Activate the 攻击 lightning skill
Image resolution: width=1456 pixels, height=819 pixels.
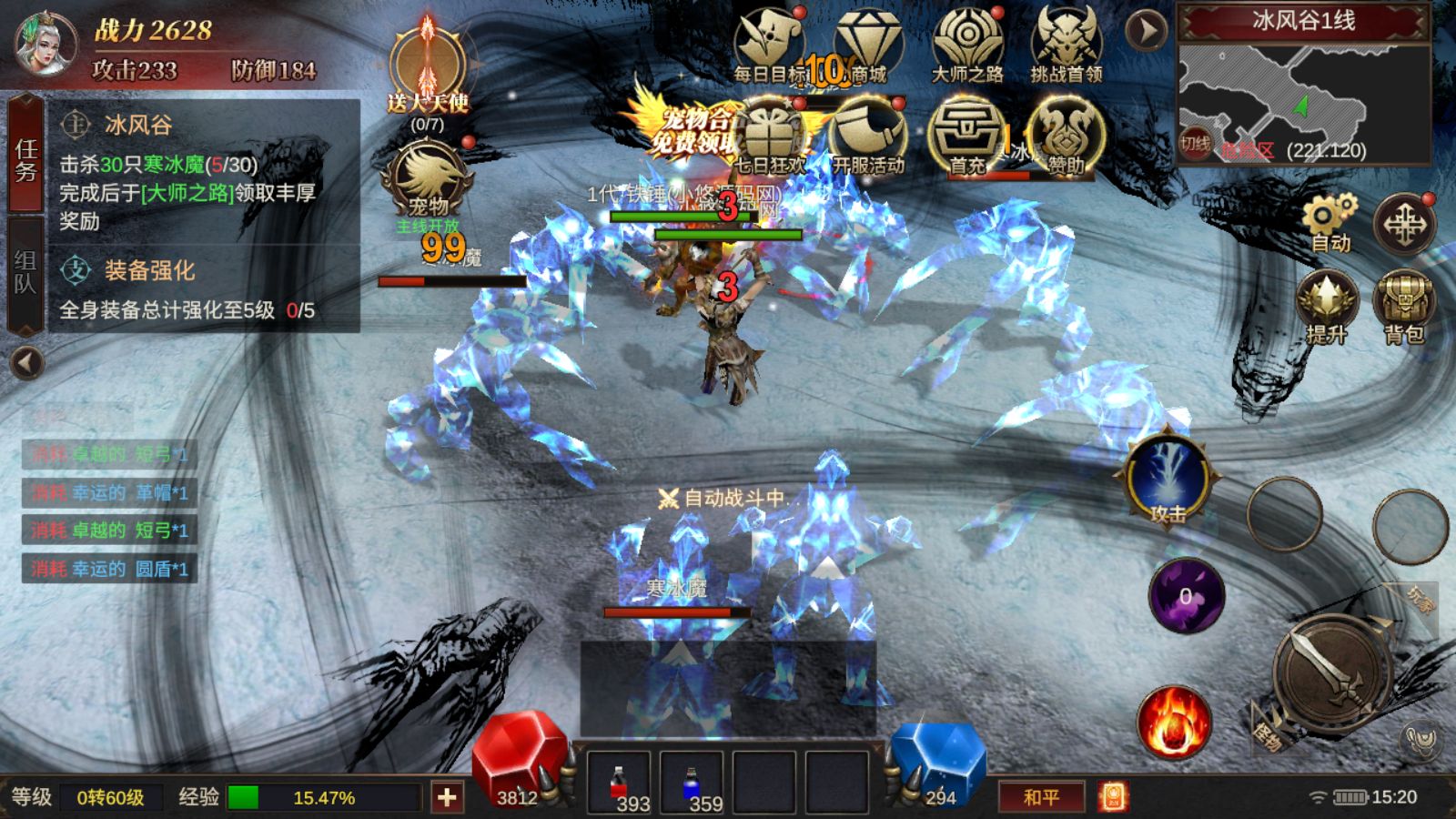tap(1168, 480)
